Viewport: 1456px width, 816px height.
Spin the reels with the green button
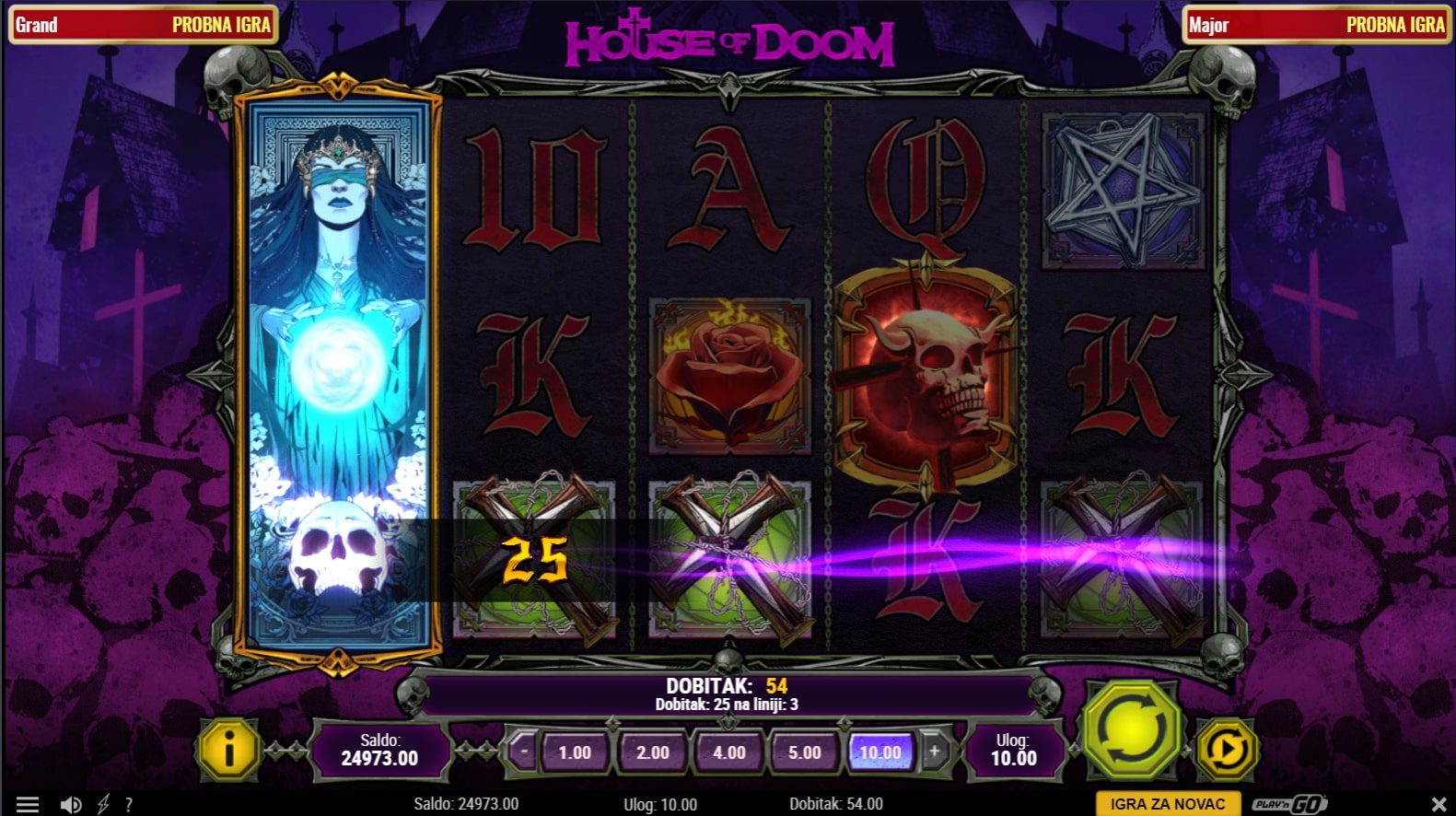pos(1132,730)
